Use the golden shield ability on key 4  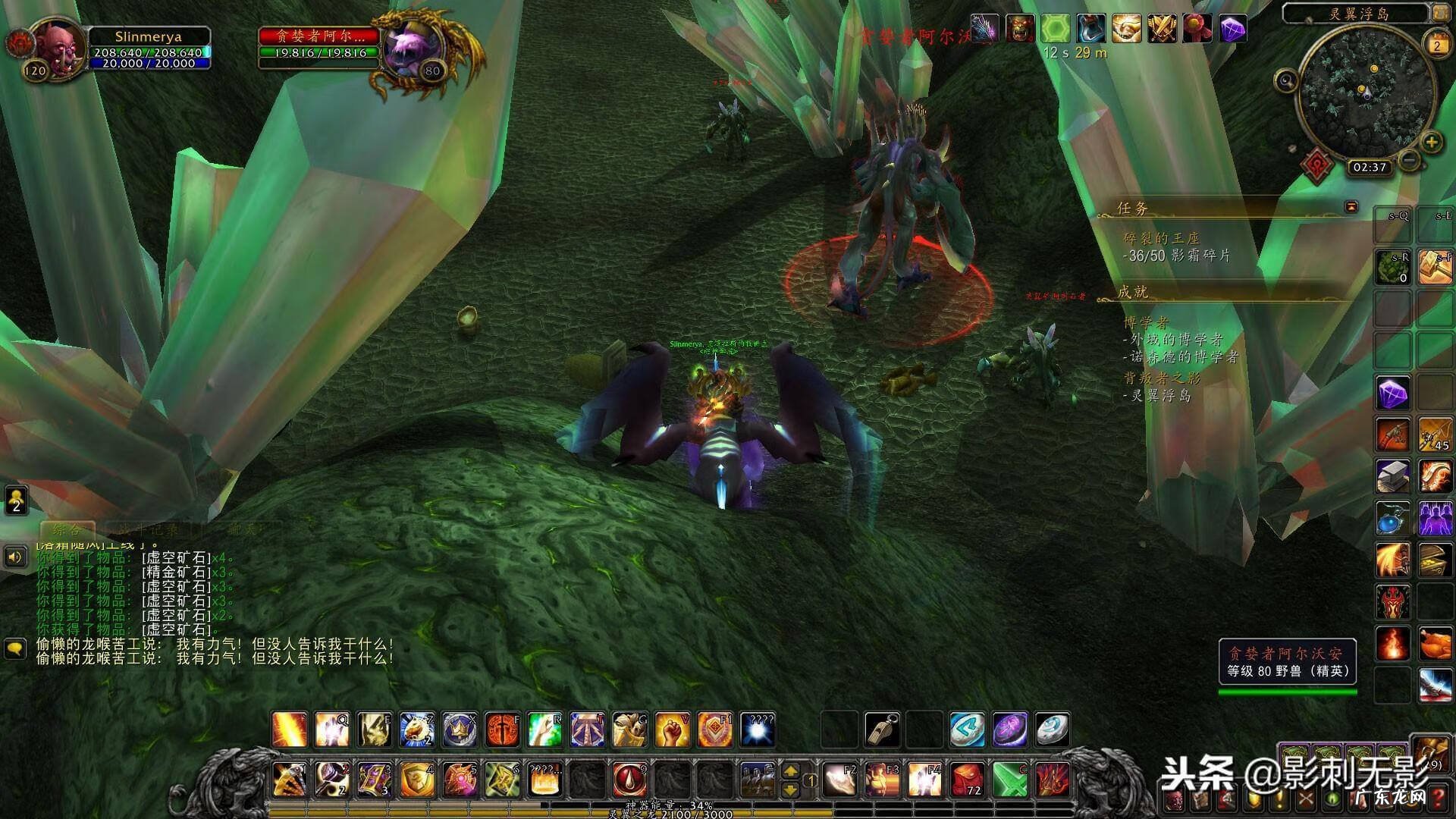[x=417, y=779]
